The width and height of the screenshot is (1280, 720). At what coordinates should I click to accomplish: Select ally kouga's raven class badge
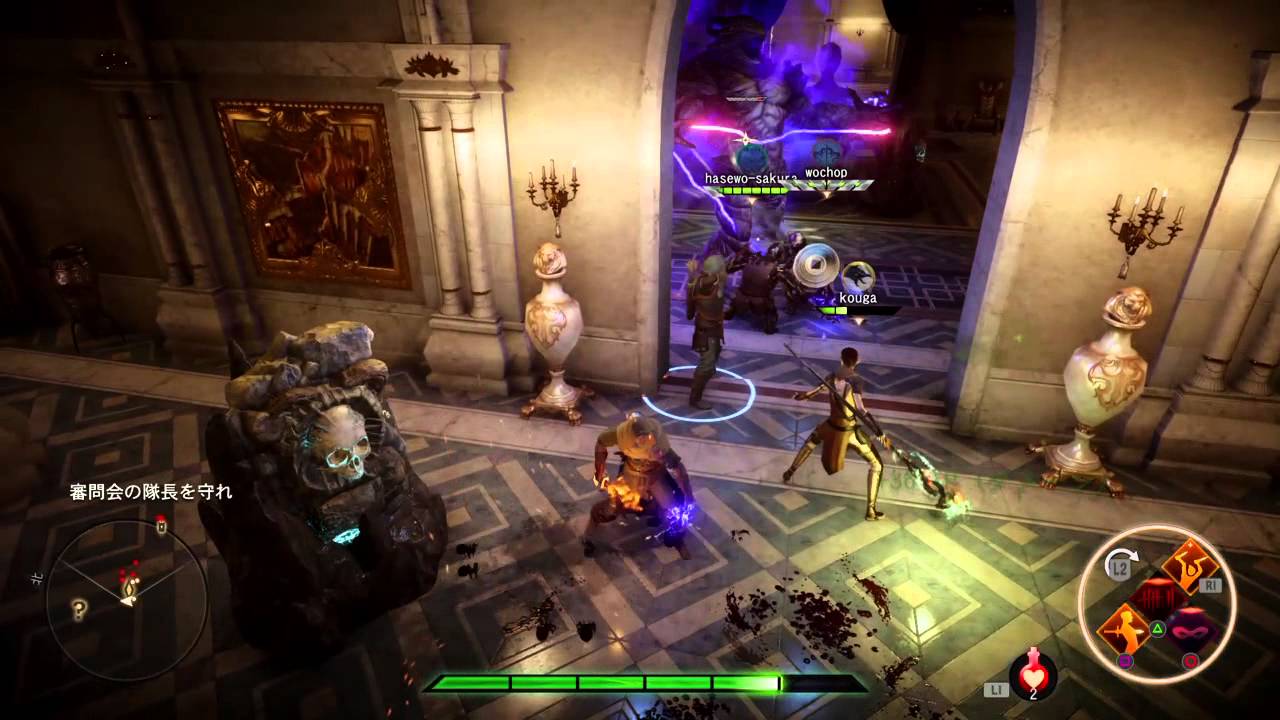click(x=857, y=277)
